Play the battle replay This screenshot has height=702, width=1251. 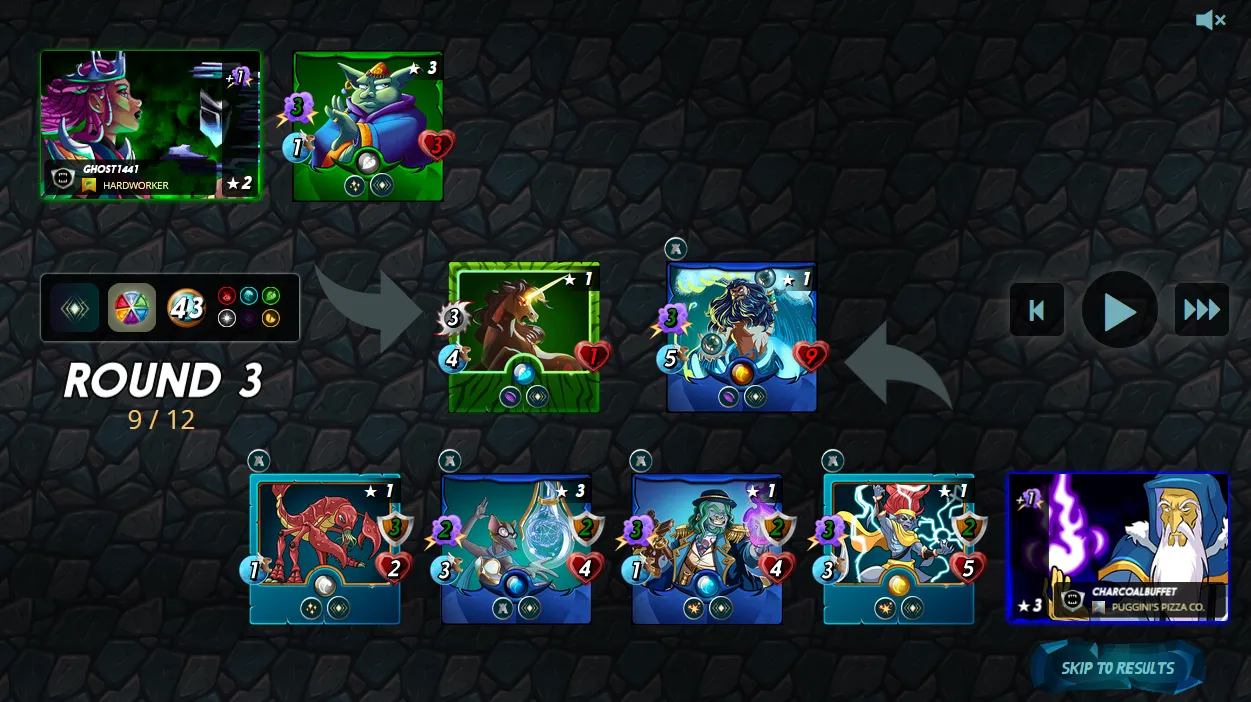click(x=1119, y=311)
